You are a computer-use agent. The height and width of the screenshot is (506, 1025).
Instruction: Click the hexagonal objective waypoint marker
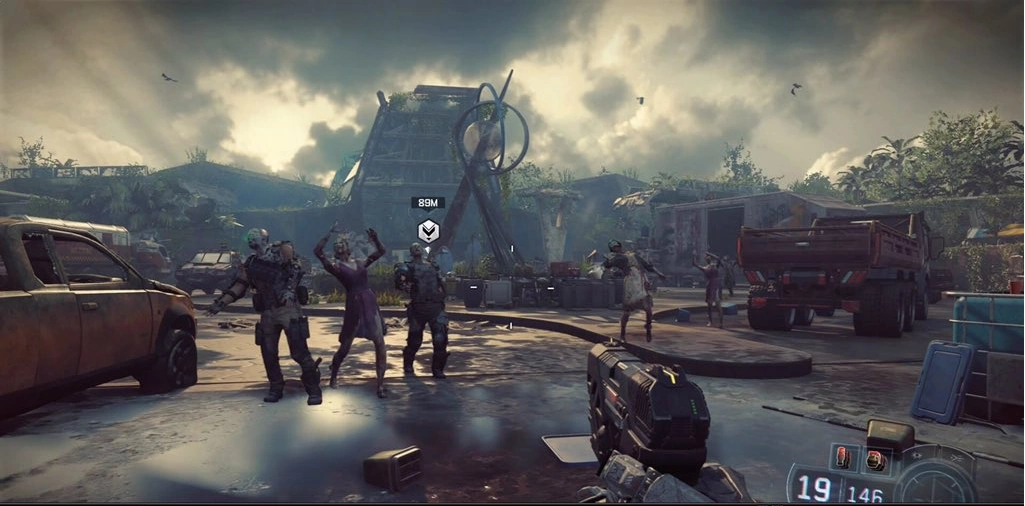click(427, 231)
